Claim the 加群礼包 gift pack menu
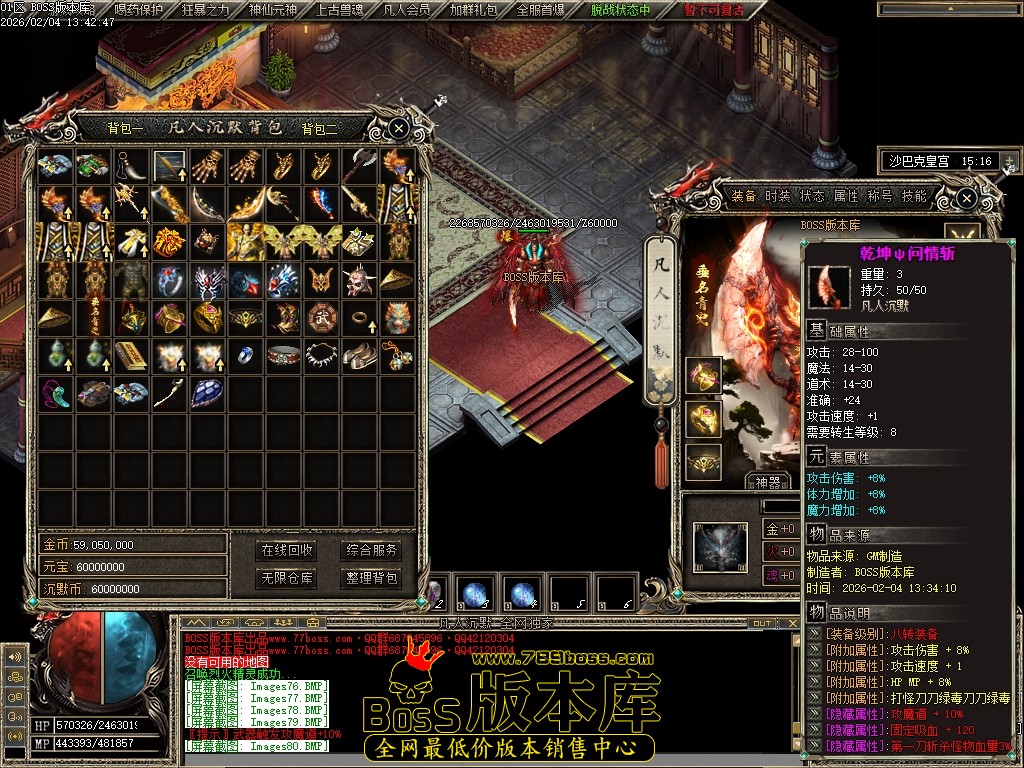 point(473,10)
